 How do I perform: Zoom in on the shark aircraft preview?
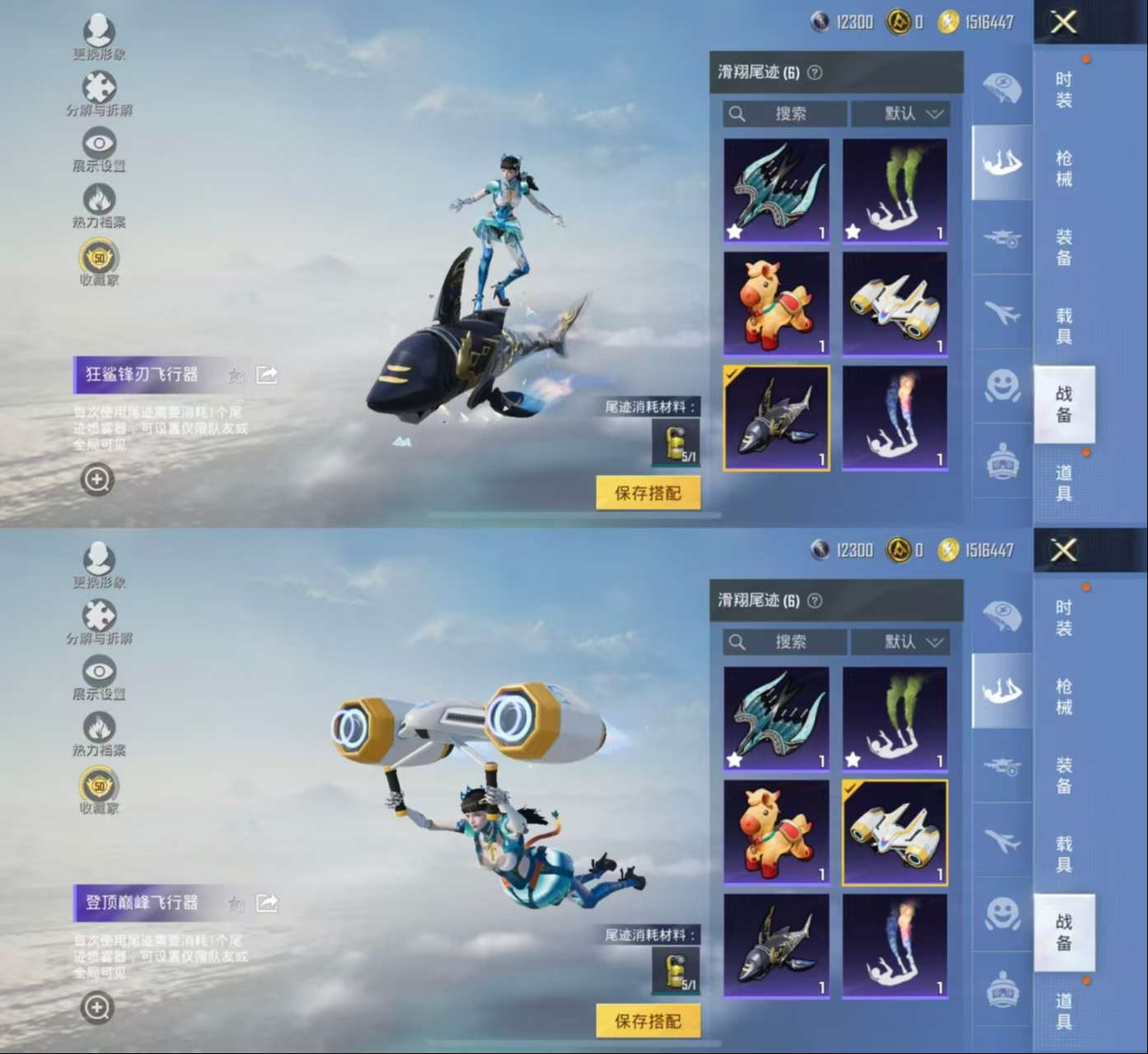(x=97, y=480)
